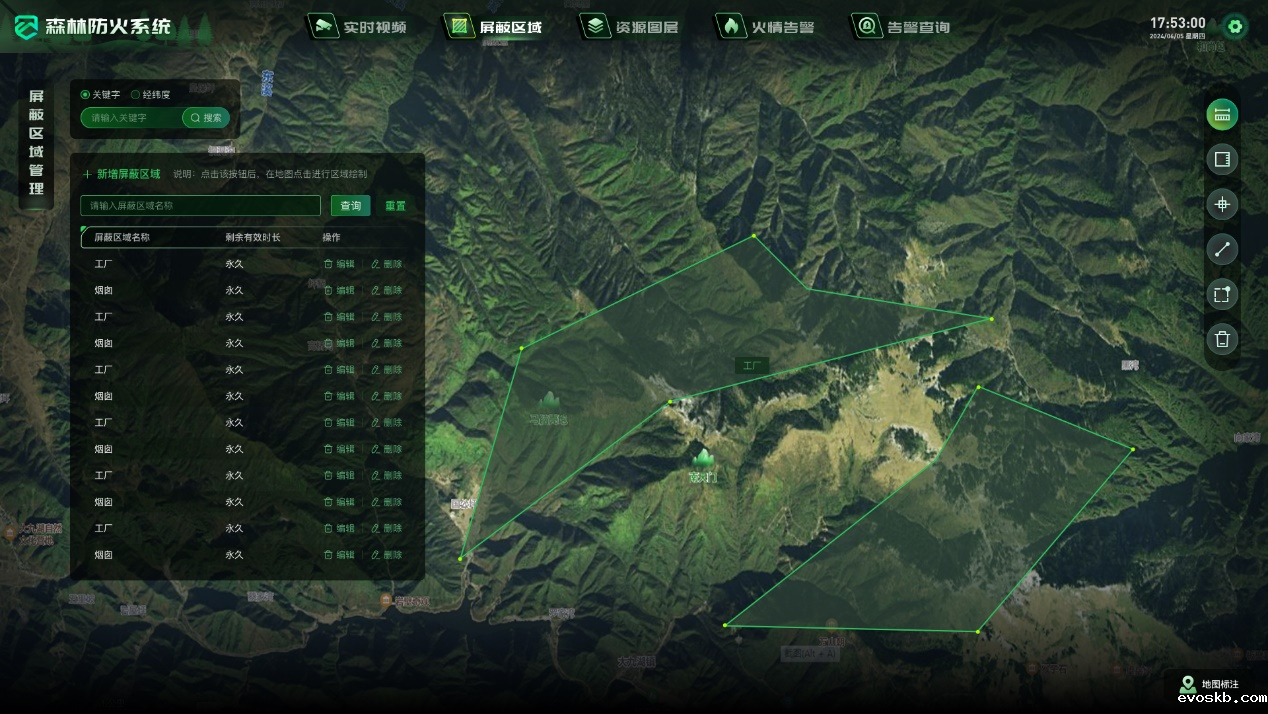The width and height of the screenshot is (1268, 714).
Task: Add a new zone with 新增屏蔽区域
Action: (122, 174)
